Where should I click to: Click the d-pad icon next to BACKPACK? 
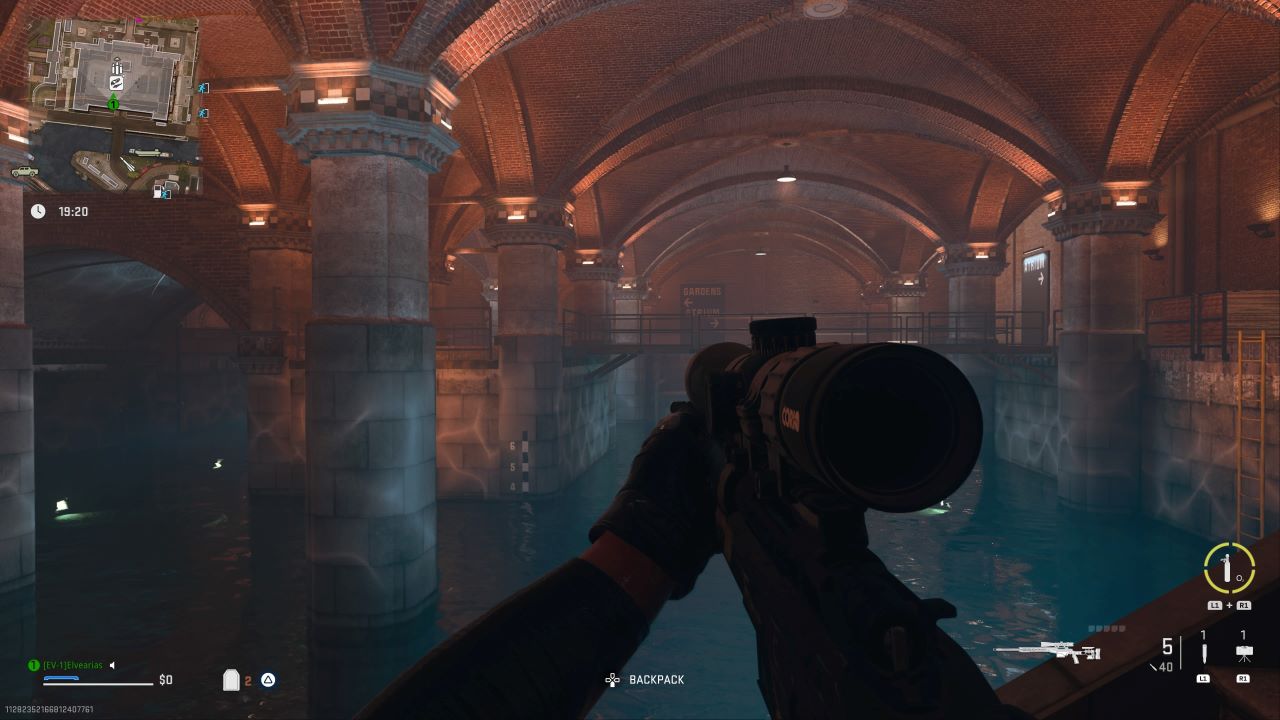pos(613,679)
